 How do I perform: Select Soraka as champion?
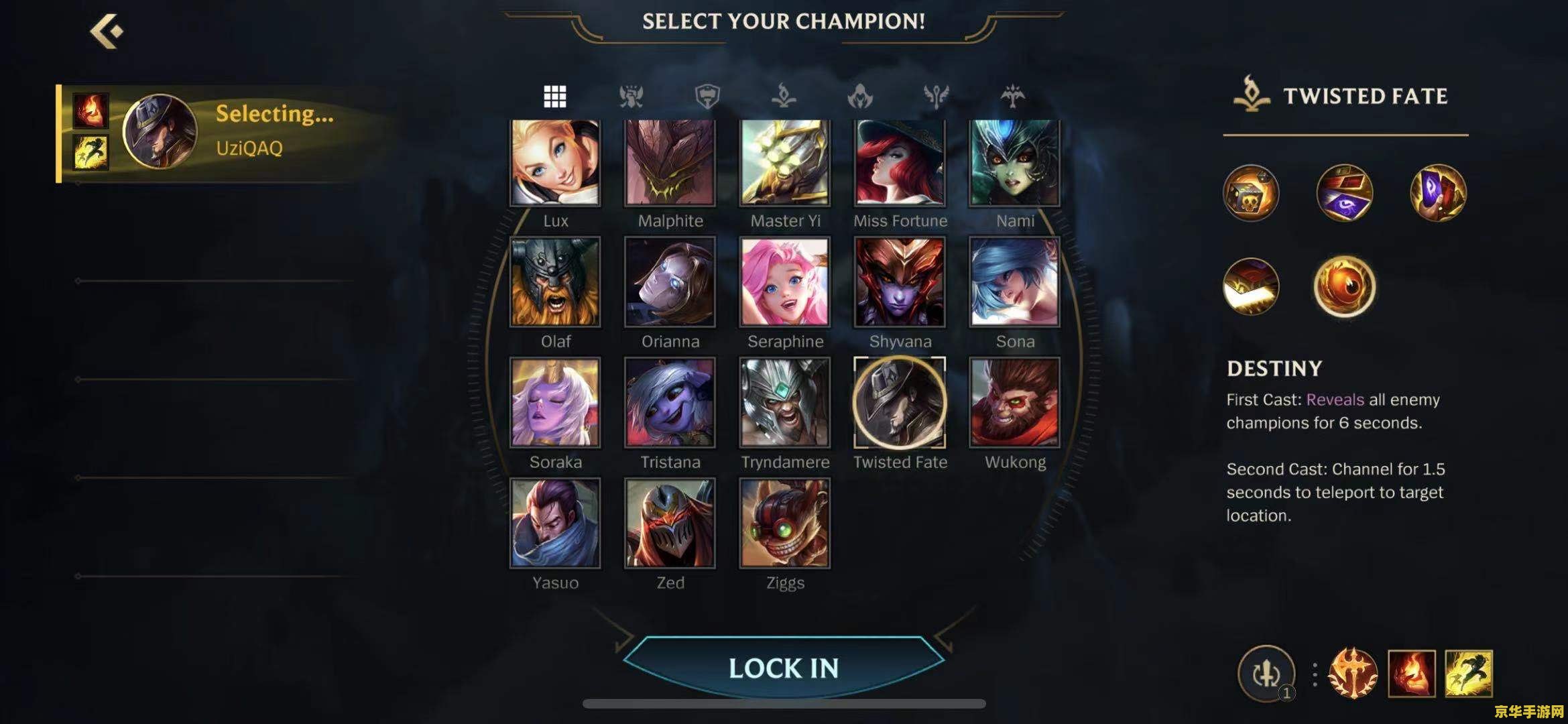[555, 402]
